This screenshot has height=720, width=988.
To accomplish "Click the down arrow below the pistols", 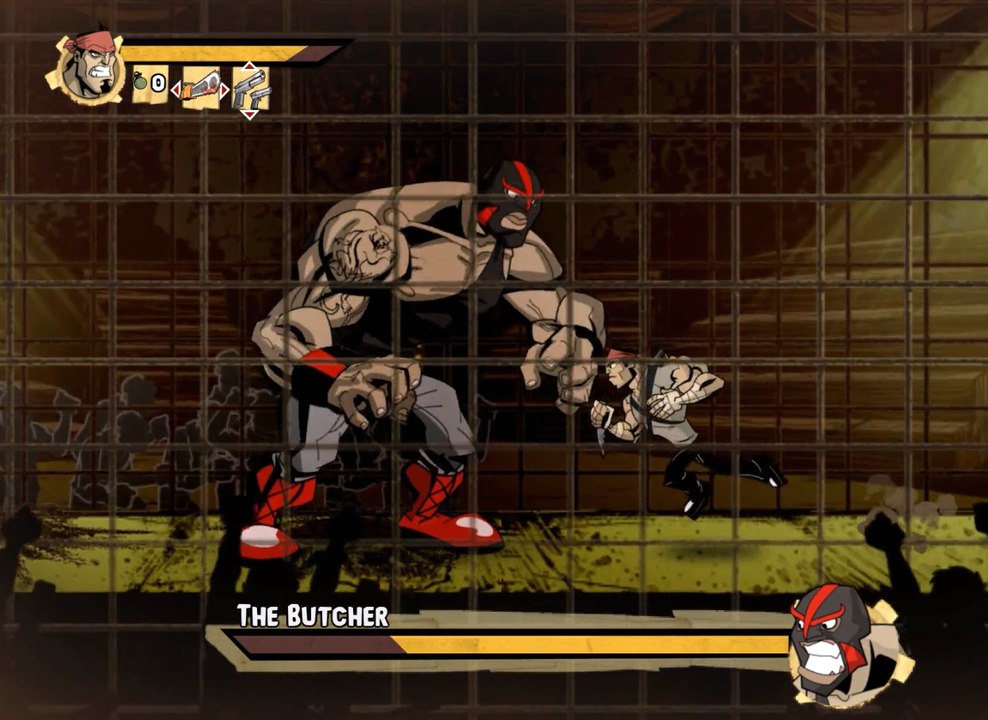I will pyautogui.click(x=250, y=114).
